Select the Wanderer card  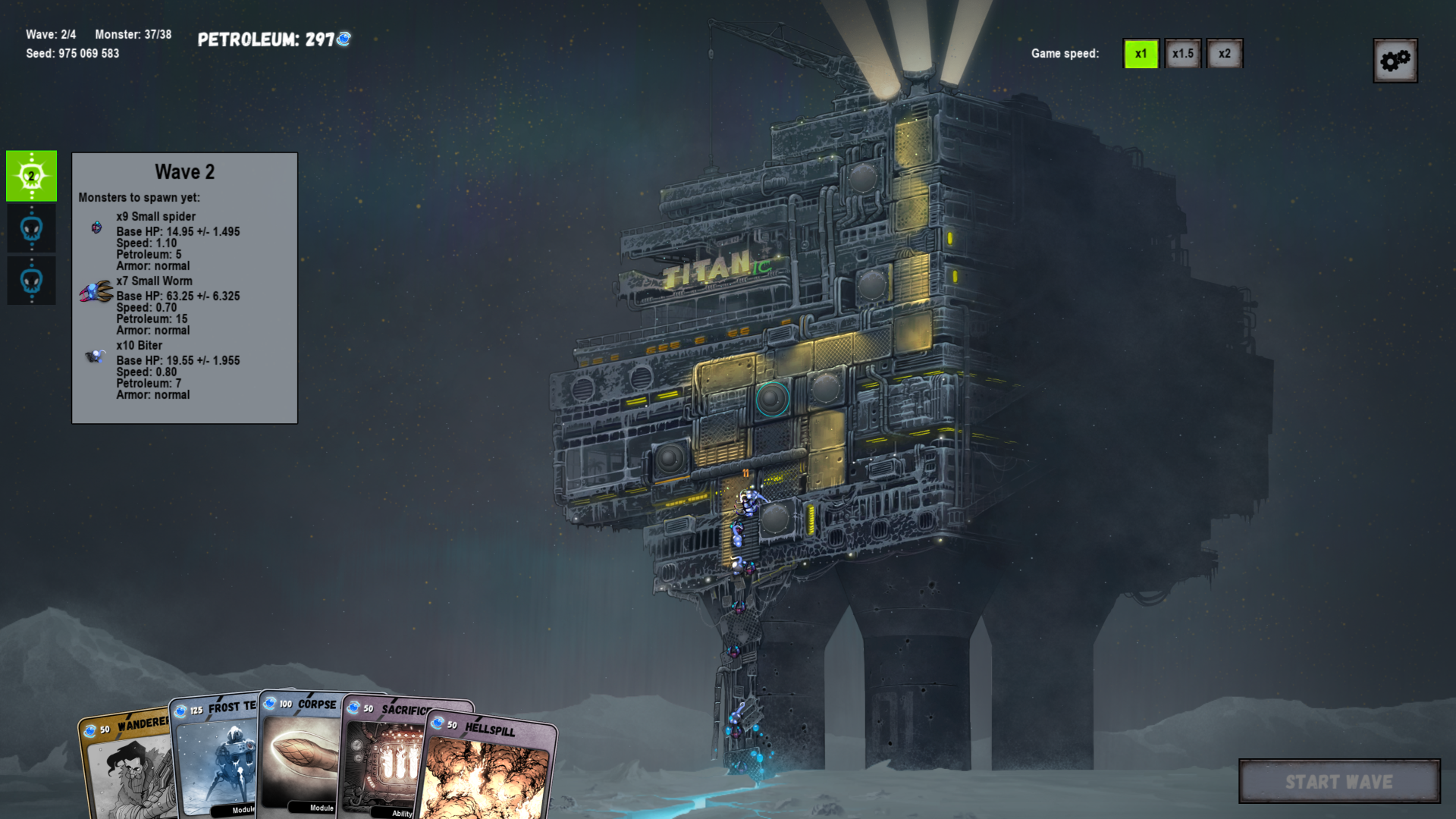(125, 766)
